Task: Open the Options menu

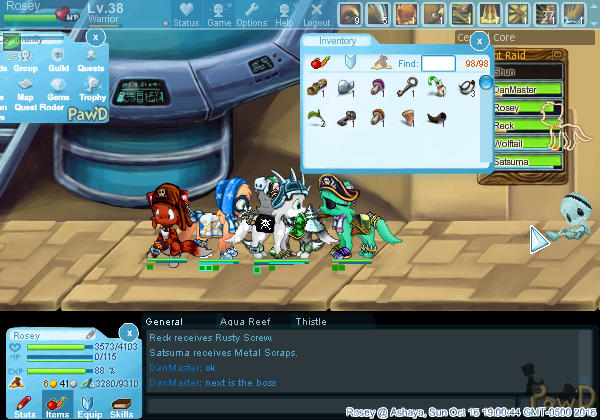Action: point(251,15)
